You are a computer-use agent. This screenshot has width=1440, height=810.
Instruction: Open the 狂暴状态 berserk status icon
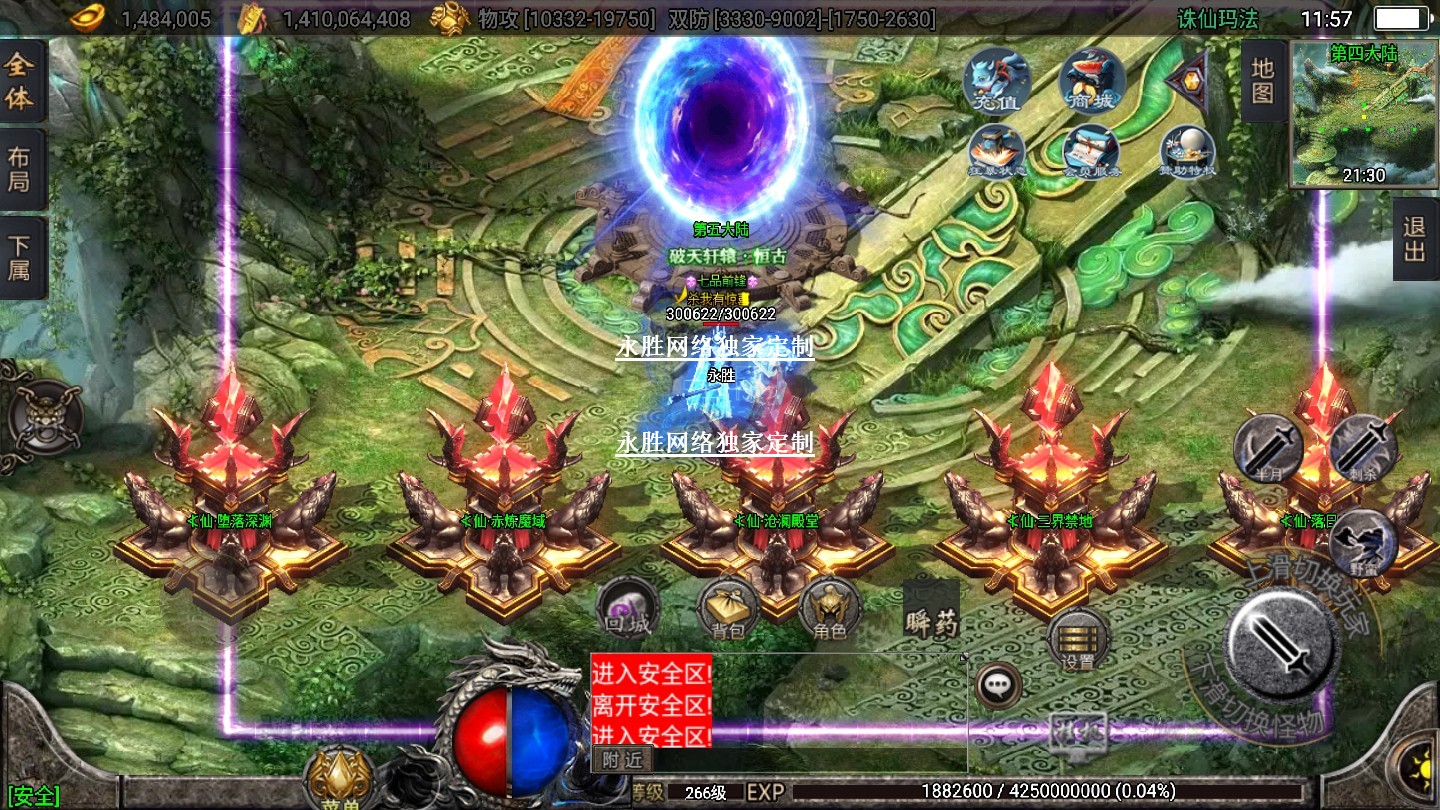996,152
